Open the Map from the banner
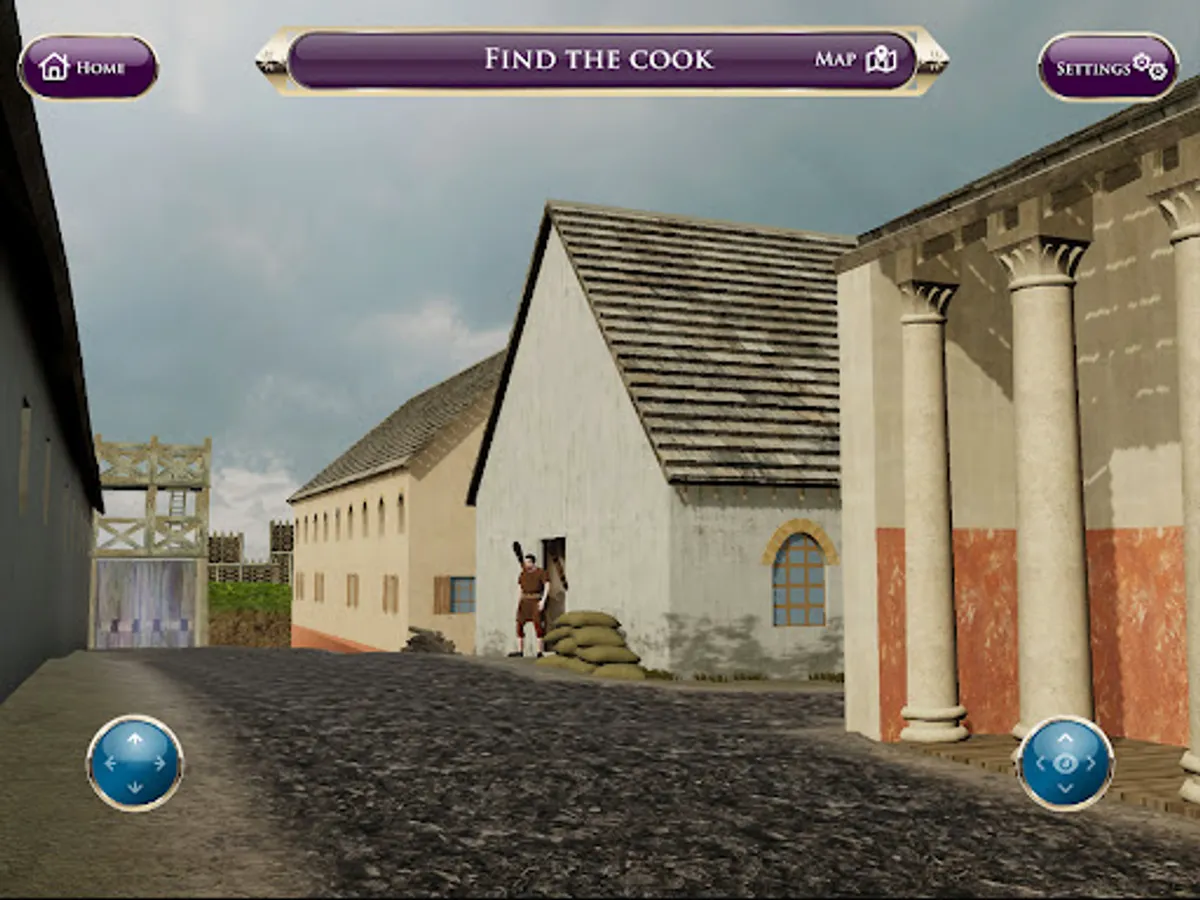Image resolution: width=1200 pixels, height=900 pixels. click(x=856, y=59)
